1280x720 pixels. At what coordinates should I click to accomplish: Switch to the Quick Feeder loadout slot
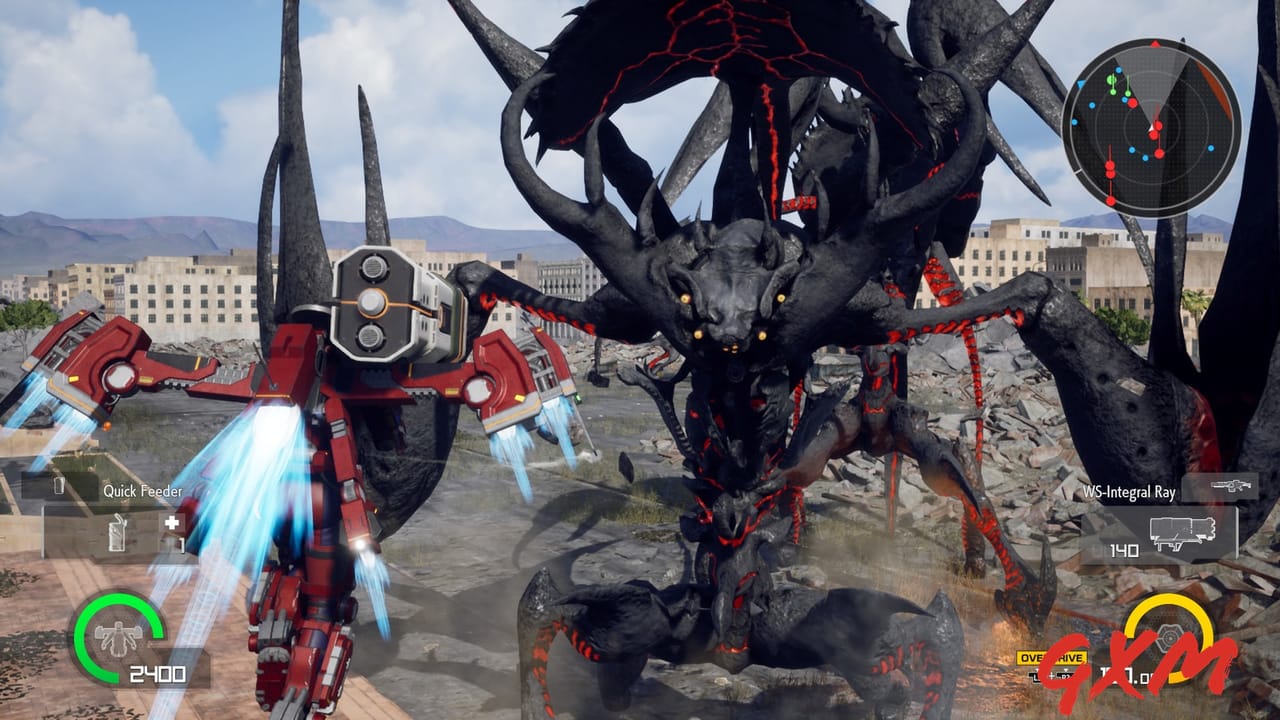[117, 531]
